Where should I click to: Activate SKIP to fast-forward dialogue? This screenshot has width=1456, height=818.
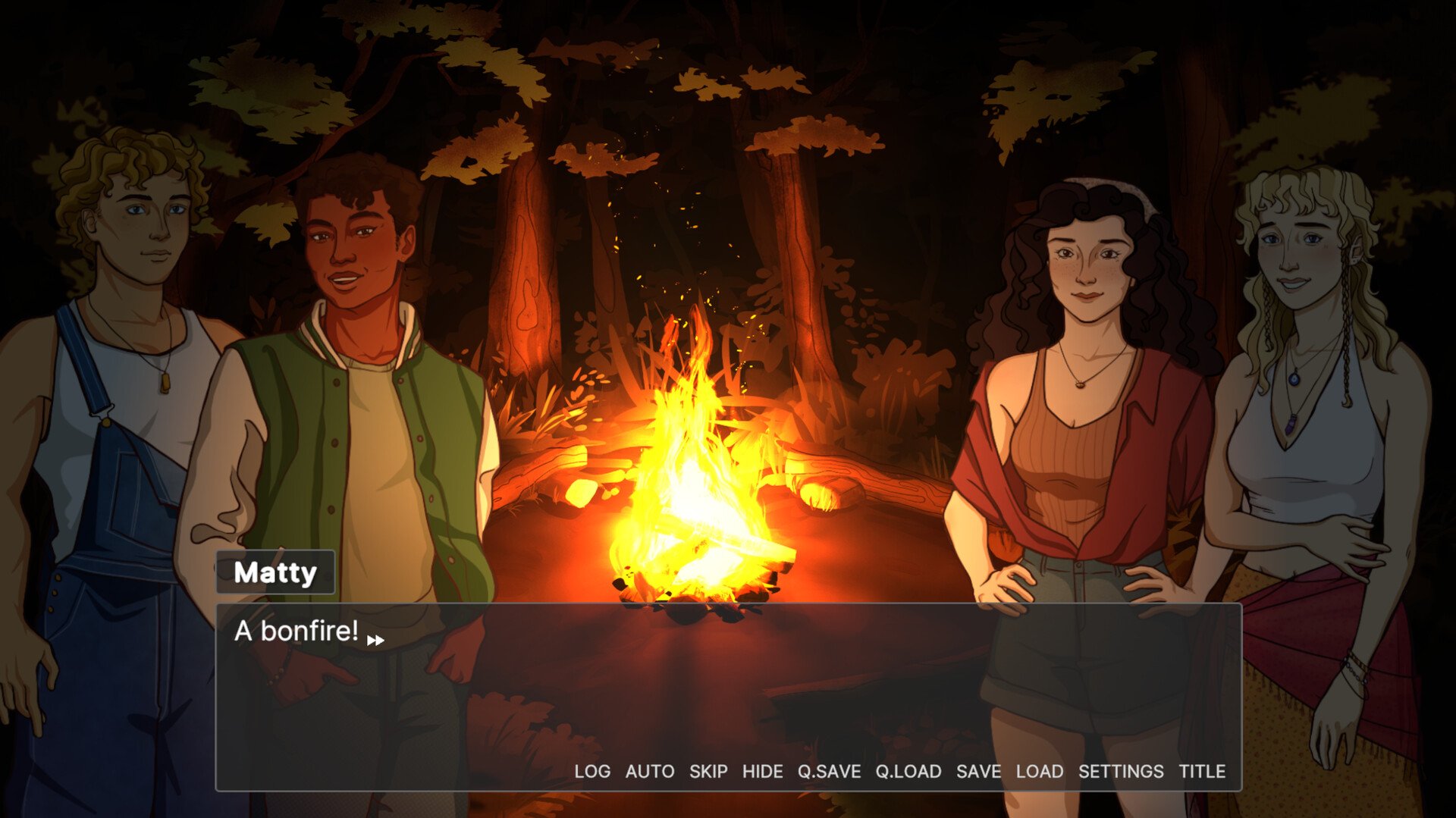(708, 771)
